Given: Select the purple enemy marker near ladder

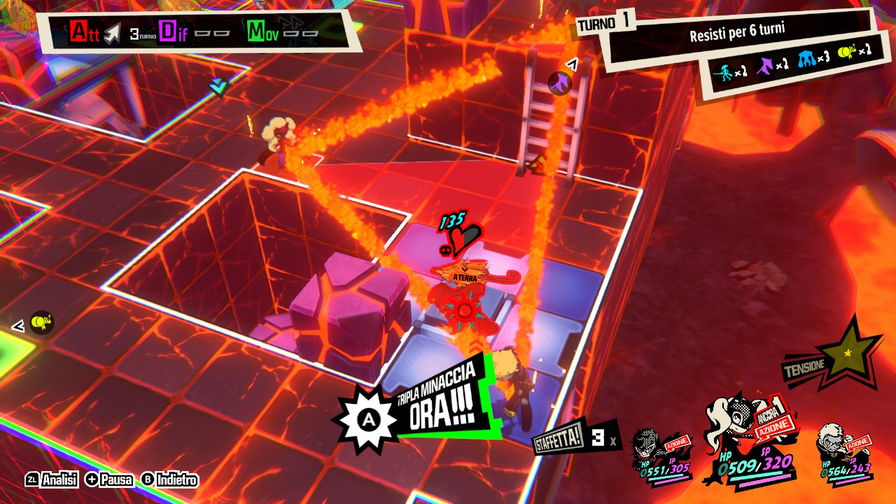Looking at the screenshot, I should [559, 79].
